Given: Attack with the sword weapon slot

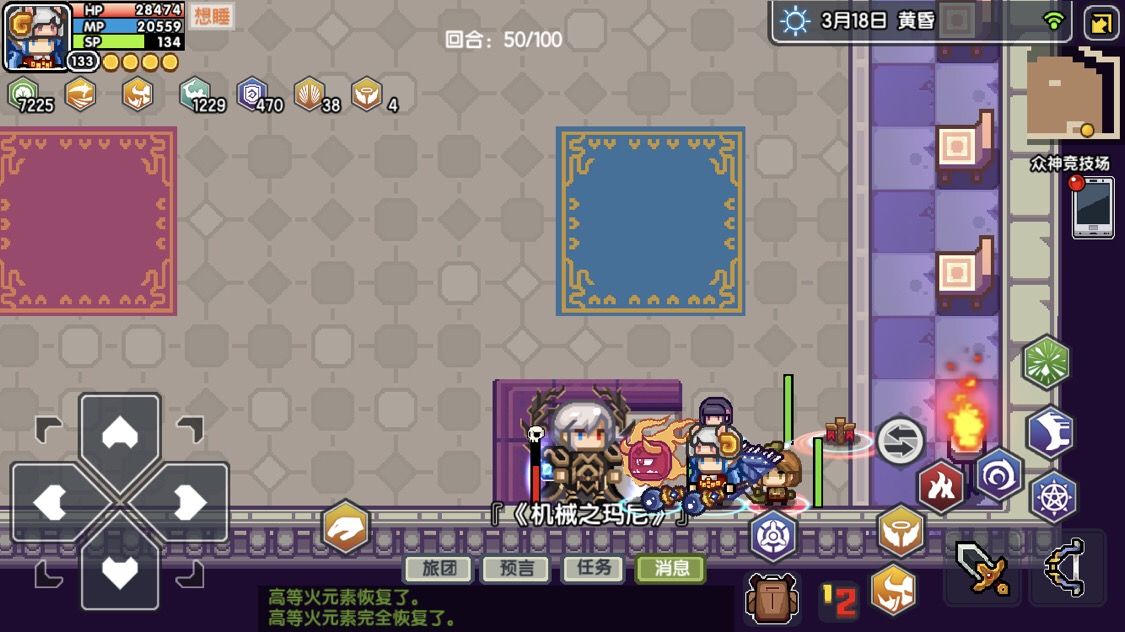Looking at the screenshot, I should click(981, 570).
